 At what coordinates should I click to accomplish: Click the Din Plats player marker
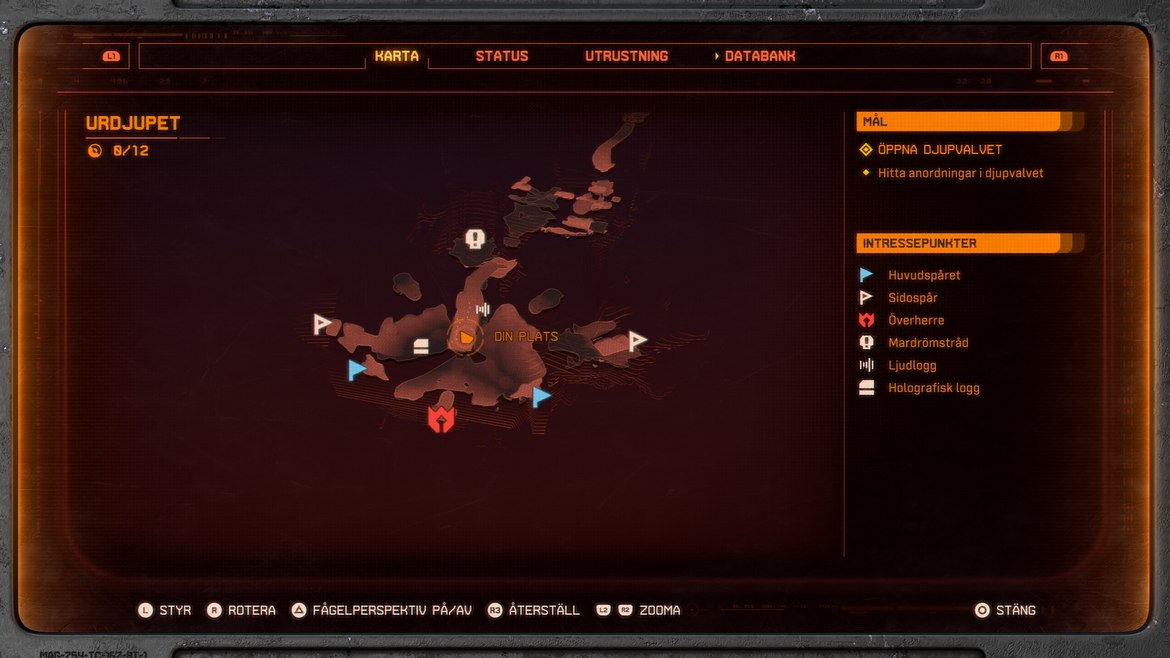coord(465,338)
